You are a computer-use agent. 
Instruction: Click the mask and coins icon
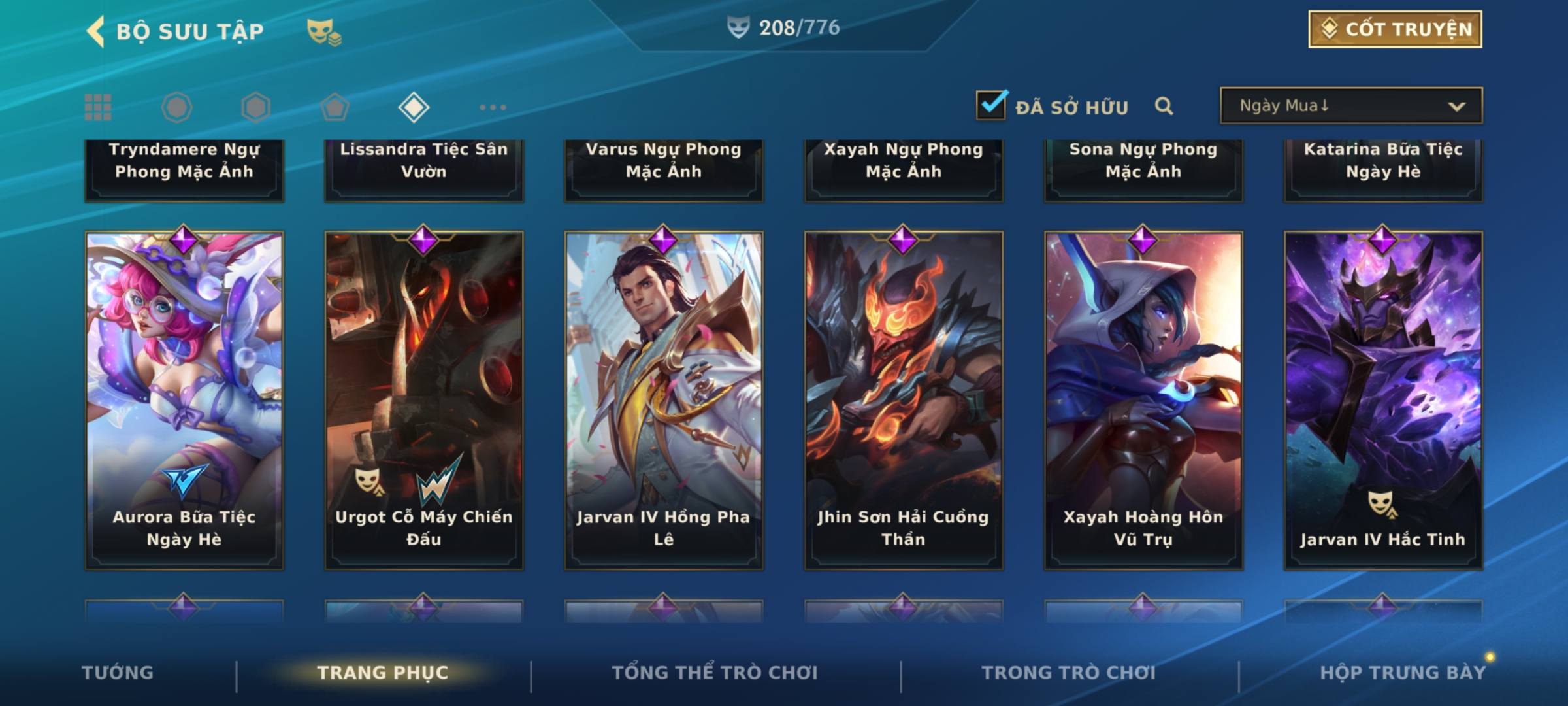[324, 31]
